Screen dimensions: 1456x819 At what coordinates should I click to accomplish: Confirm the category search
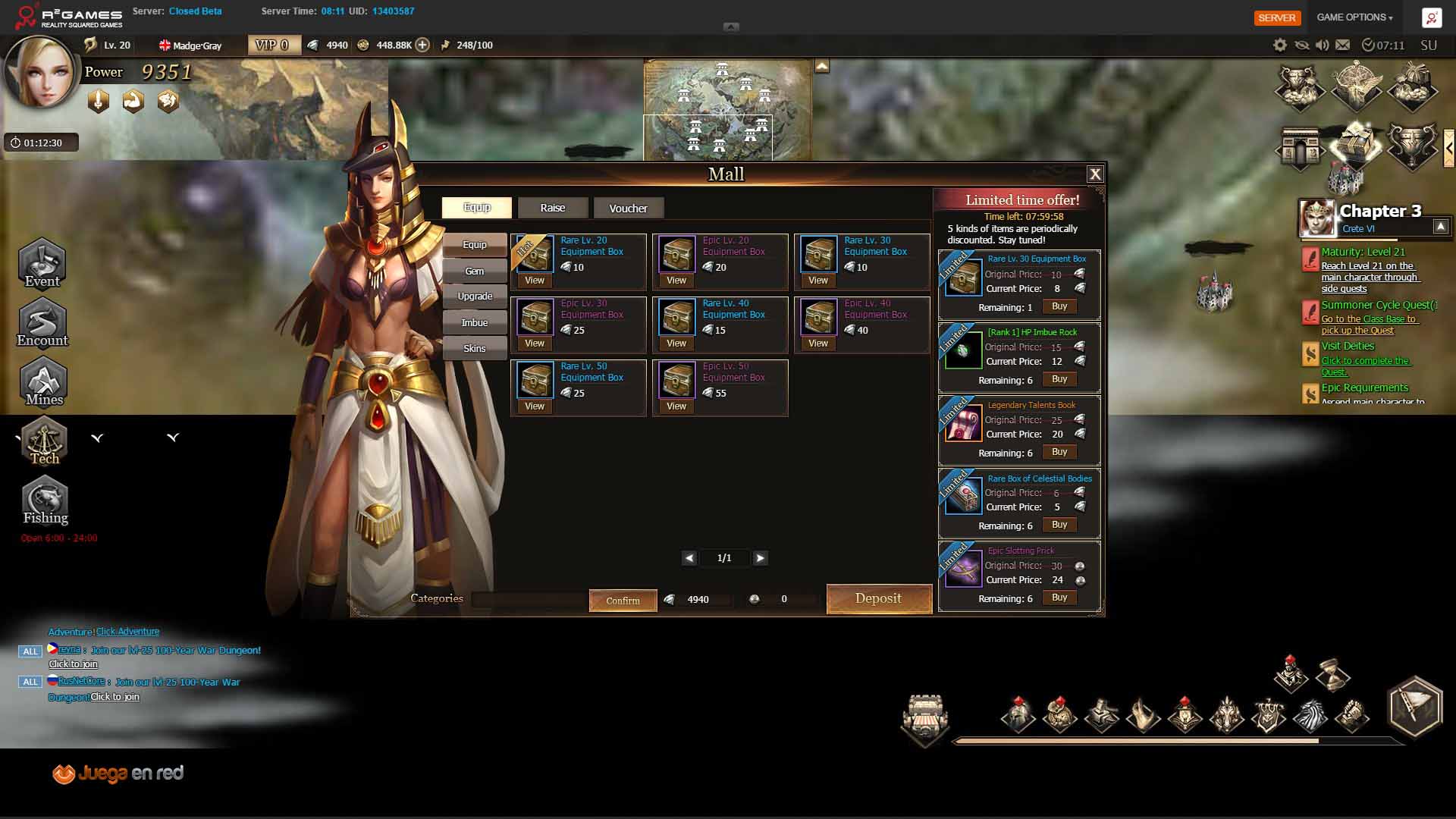[623, 601]
